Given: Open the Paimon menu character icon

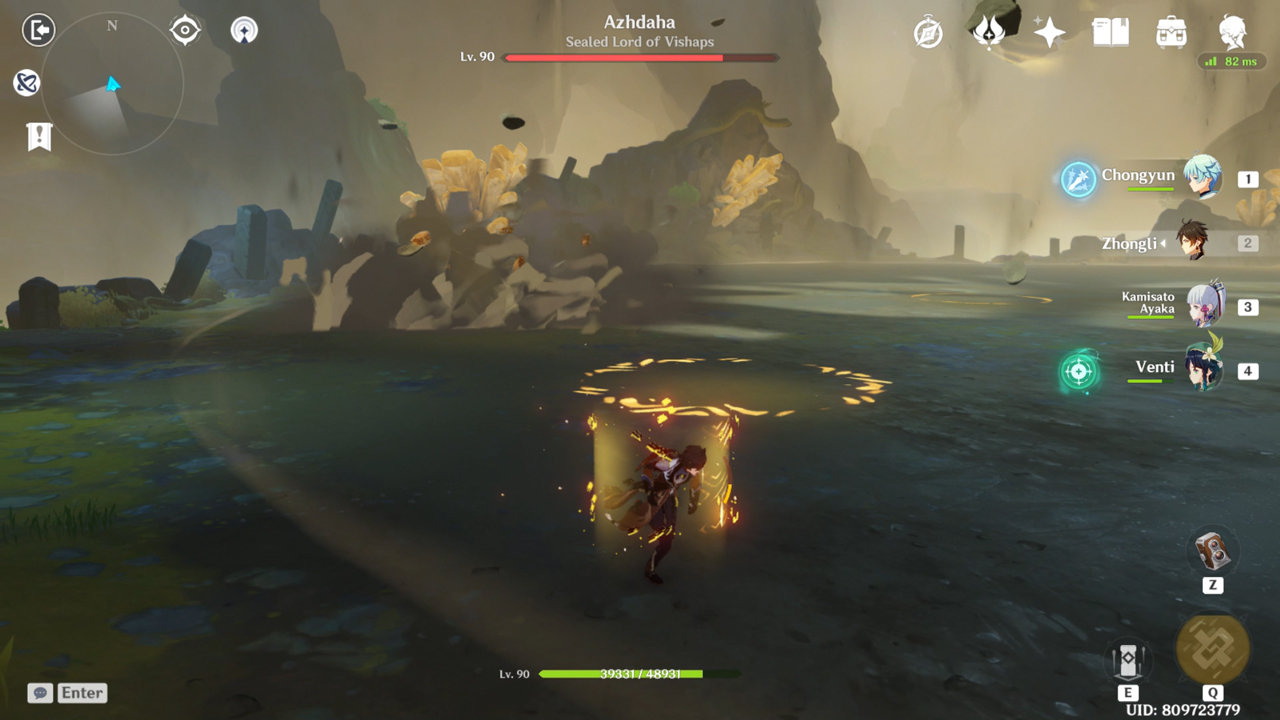Looking at the screenshot, I should point(1233,32).
